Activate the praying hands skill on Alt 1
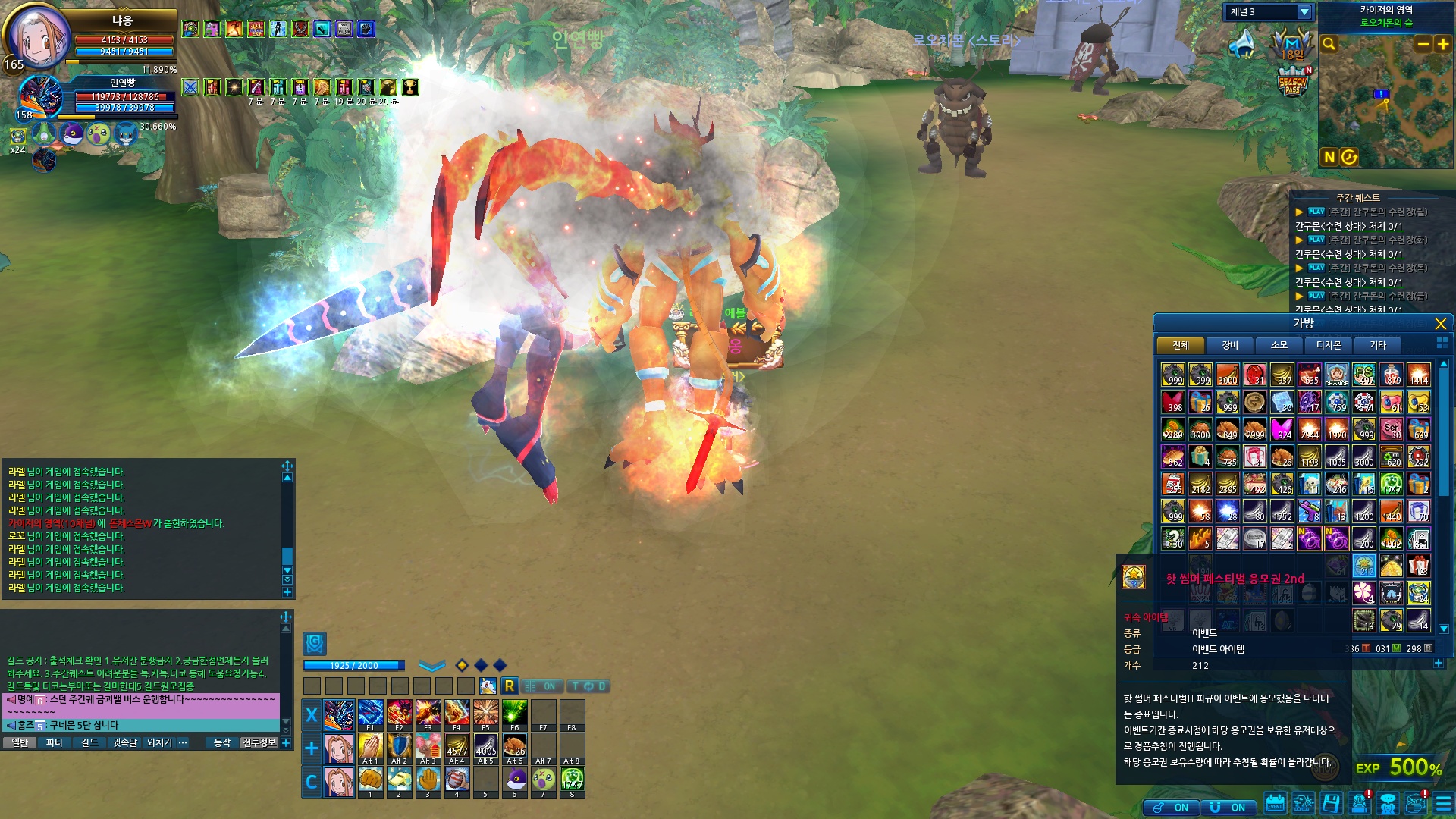 pos(370,748)
